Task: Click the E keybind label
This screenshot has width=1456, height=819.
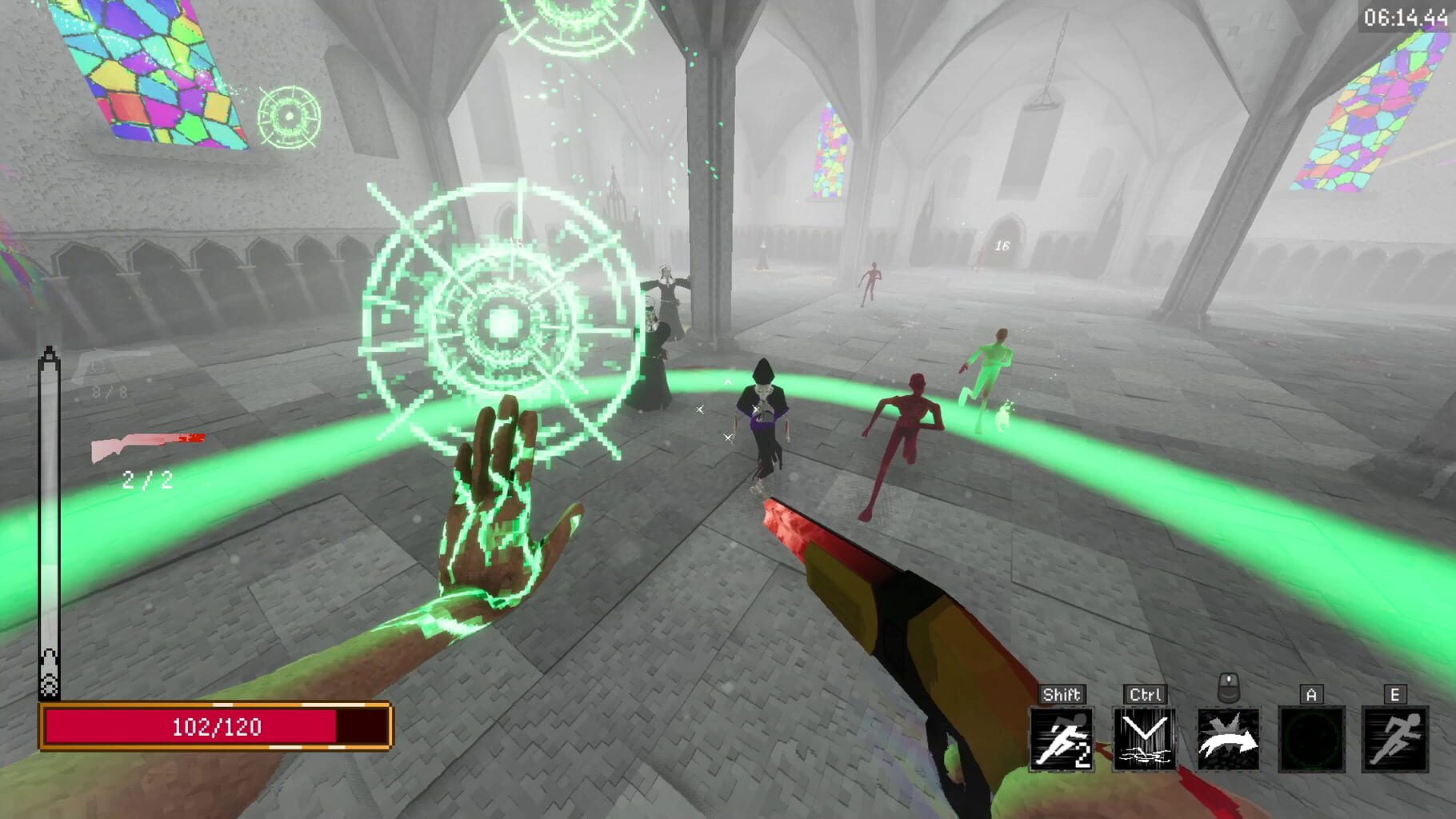Action: [1395, 694]
